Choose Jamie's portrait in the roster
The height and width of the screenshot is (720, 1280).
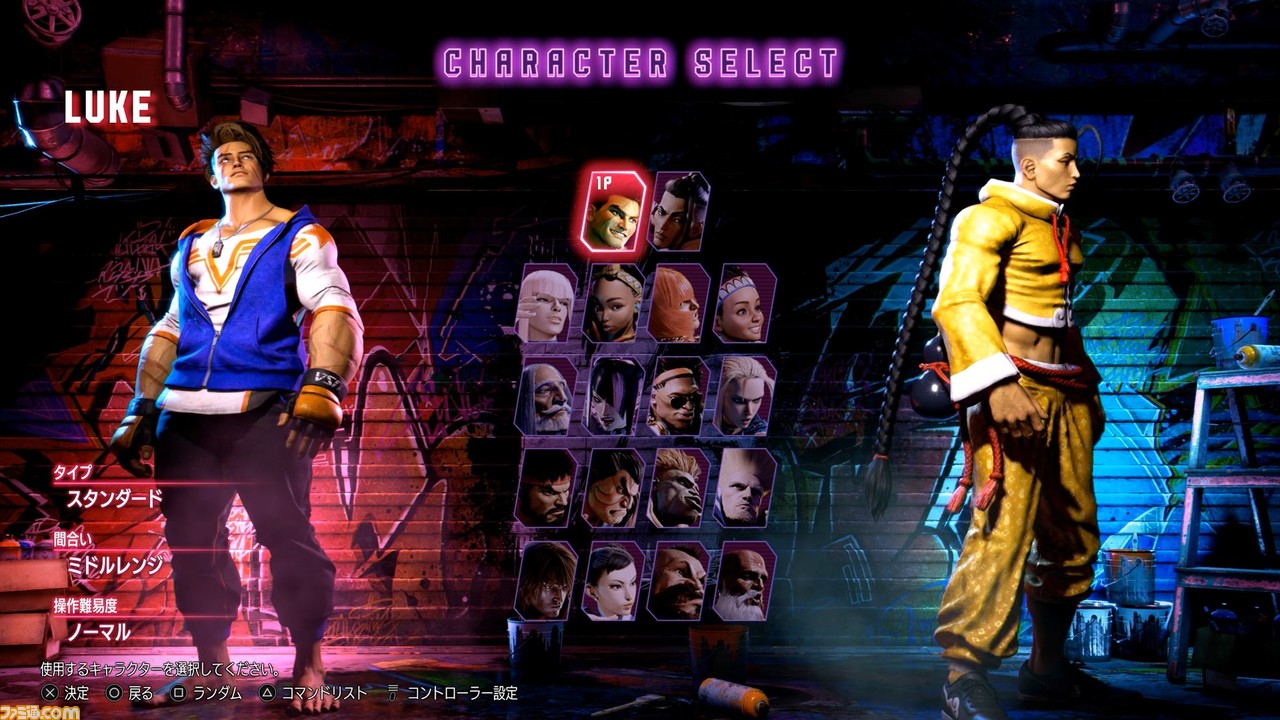679,211
